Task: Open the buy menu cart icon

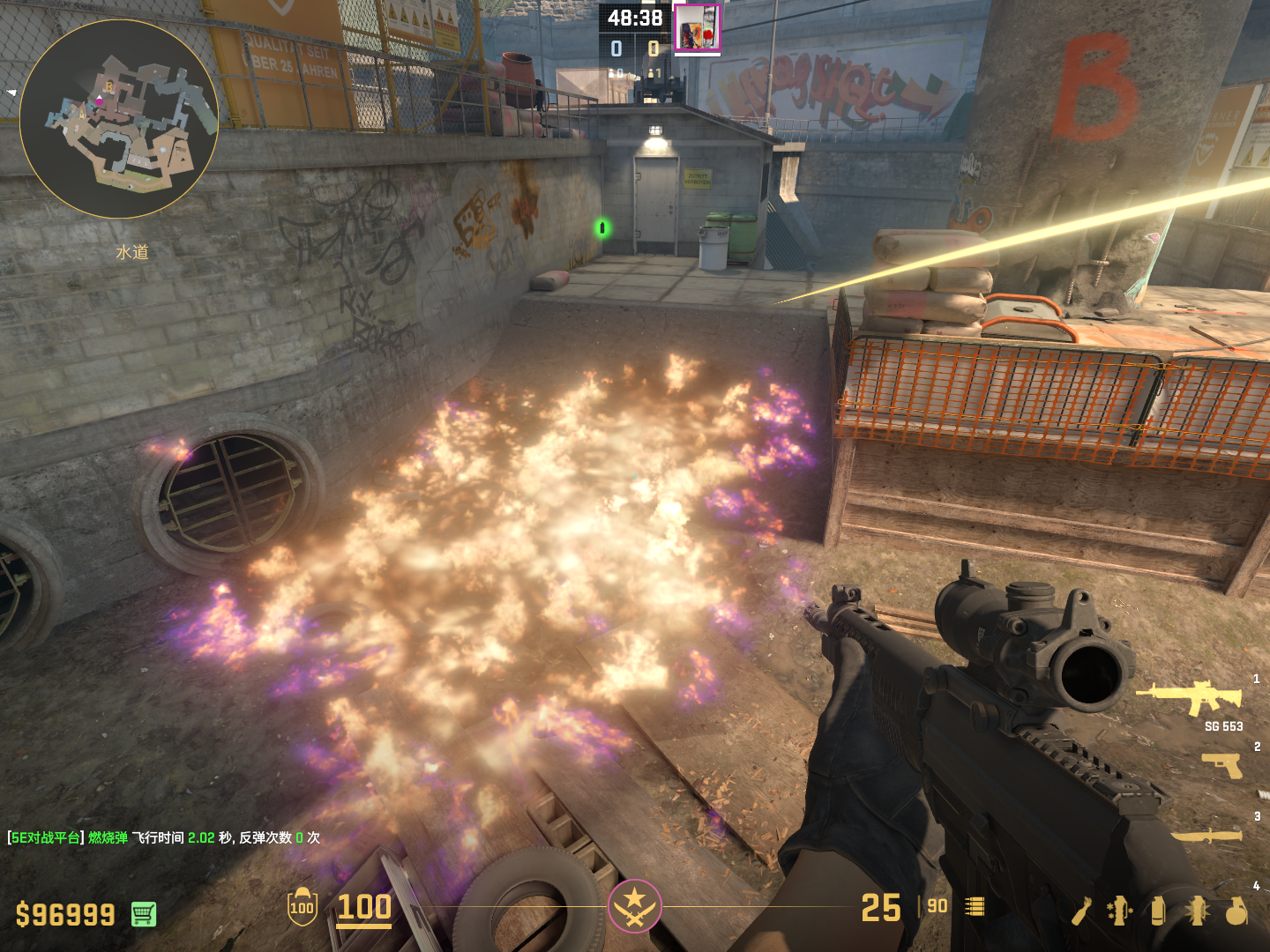Action: (144, 914)
